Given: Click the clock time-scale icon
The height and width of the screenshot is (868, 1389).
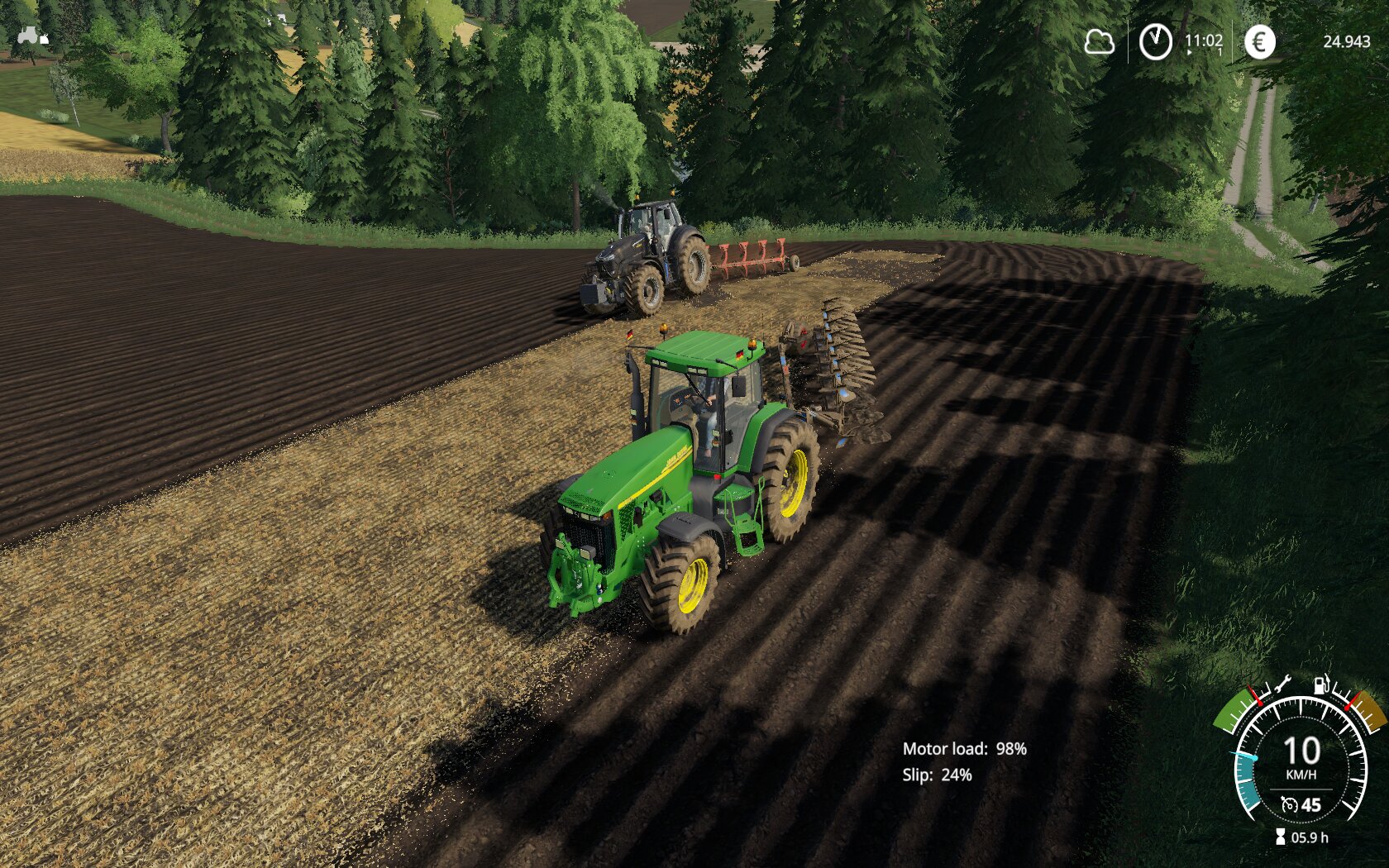Looking at the screenshot, I should [1155, 41].
